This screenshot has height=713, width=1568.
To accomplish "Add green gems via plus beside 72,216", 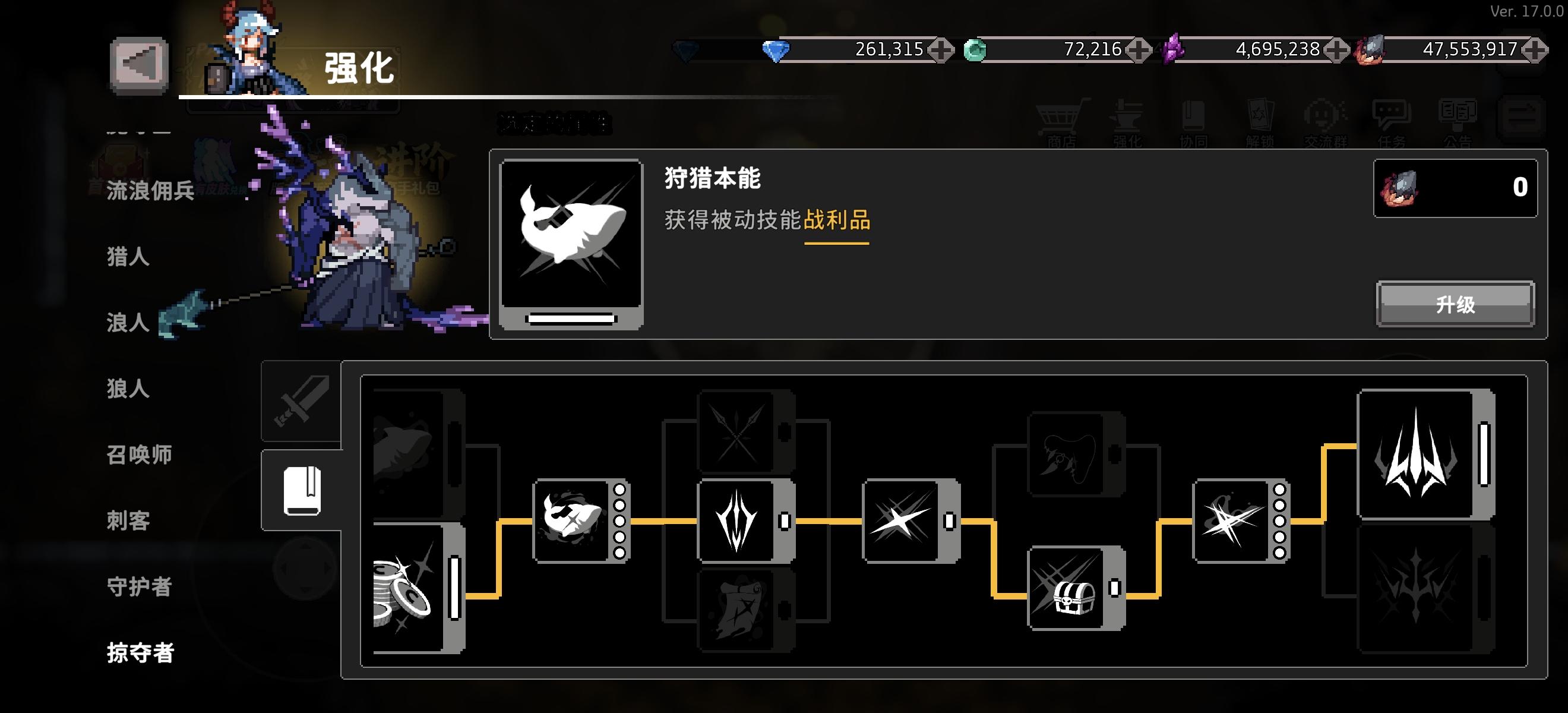I will [x=1143, y=50].
